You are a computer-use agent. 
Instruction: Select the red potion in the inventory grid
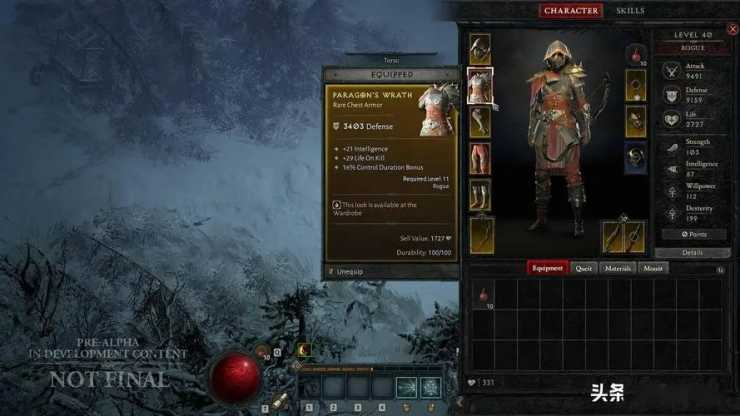click(x=484, y=296)
